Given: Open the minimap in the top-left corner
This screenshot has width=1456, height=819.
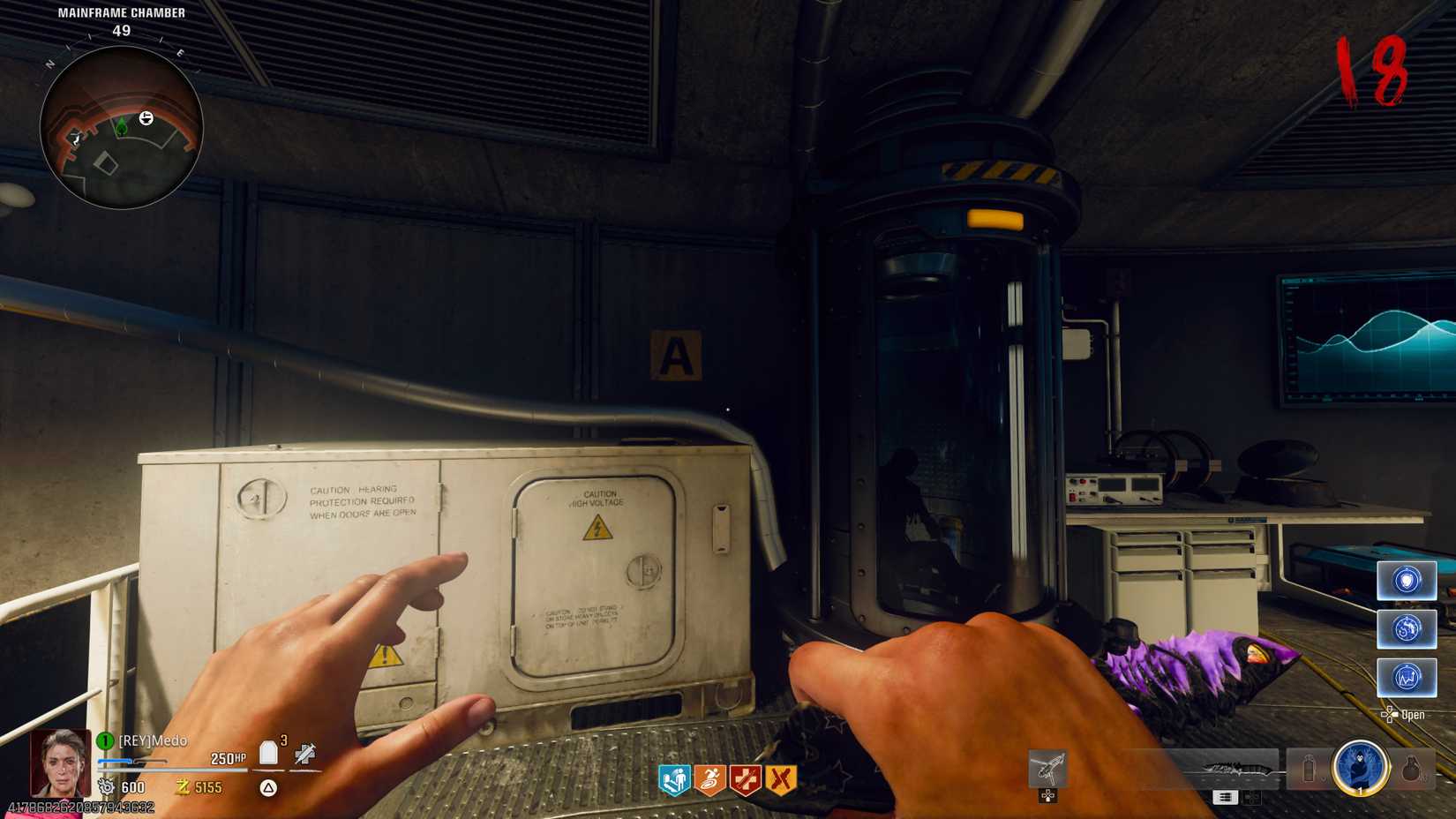Looking at the screenshot, I should pos(124,124).
